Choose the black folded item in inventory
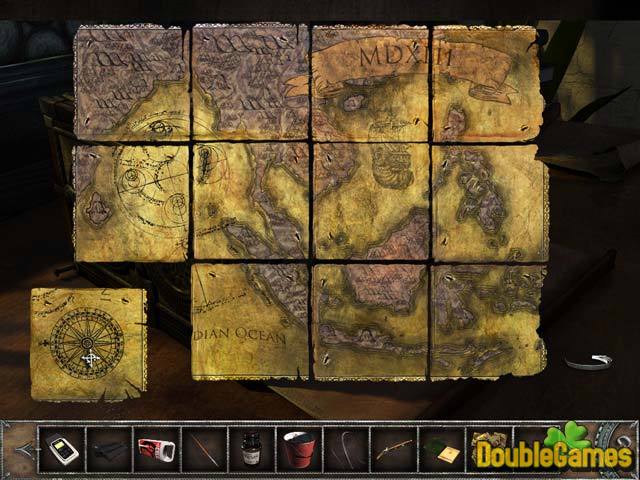 tap(108, 448)
